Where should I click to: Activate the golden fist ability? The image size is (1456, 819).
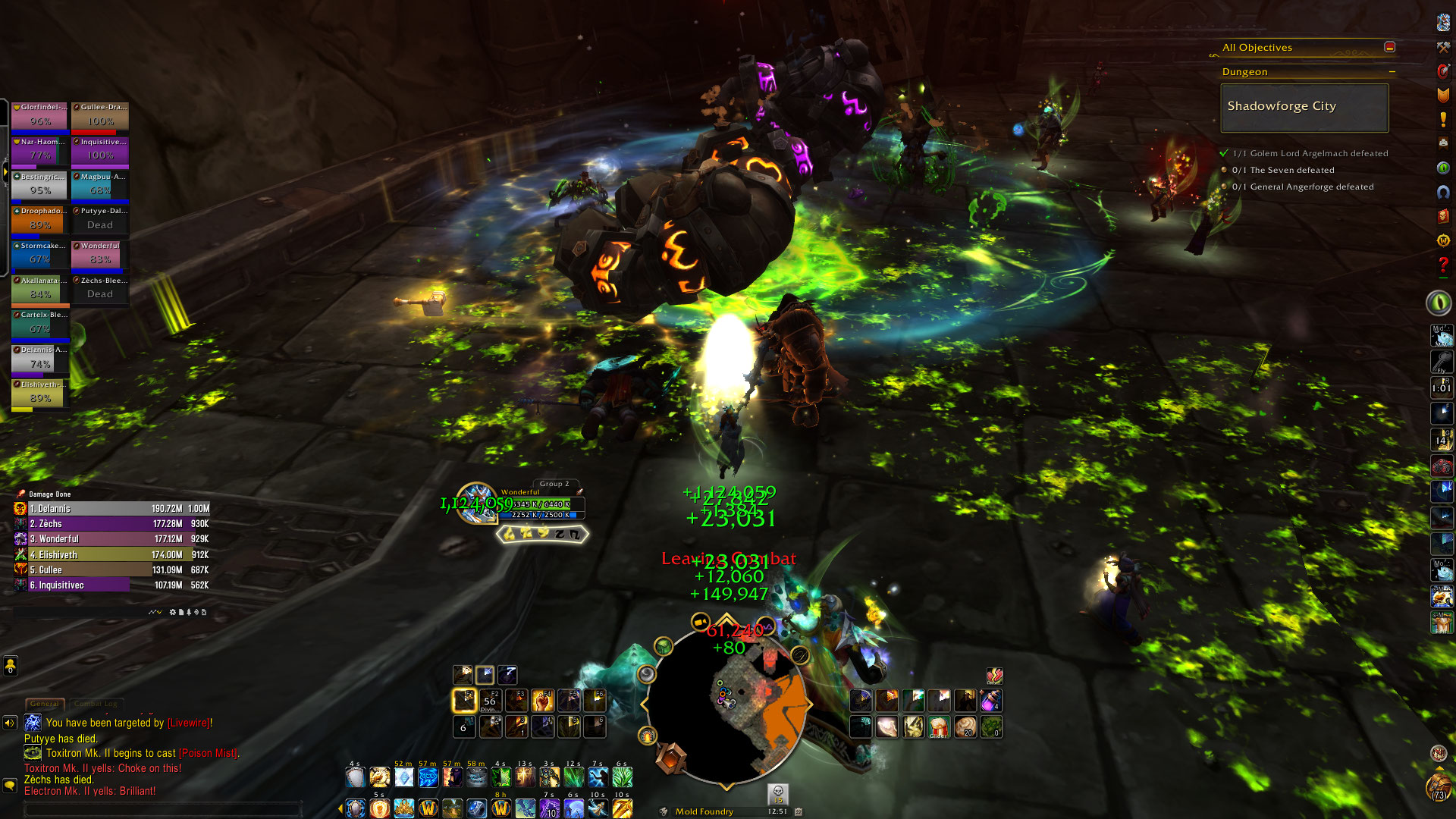point(542,700)
